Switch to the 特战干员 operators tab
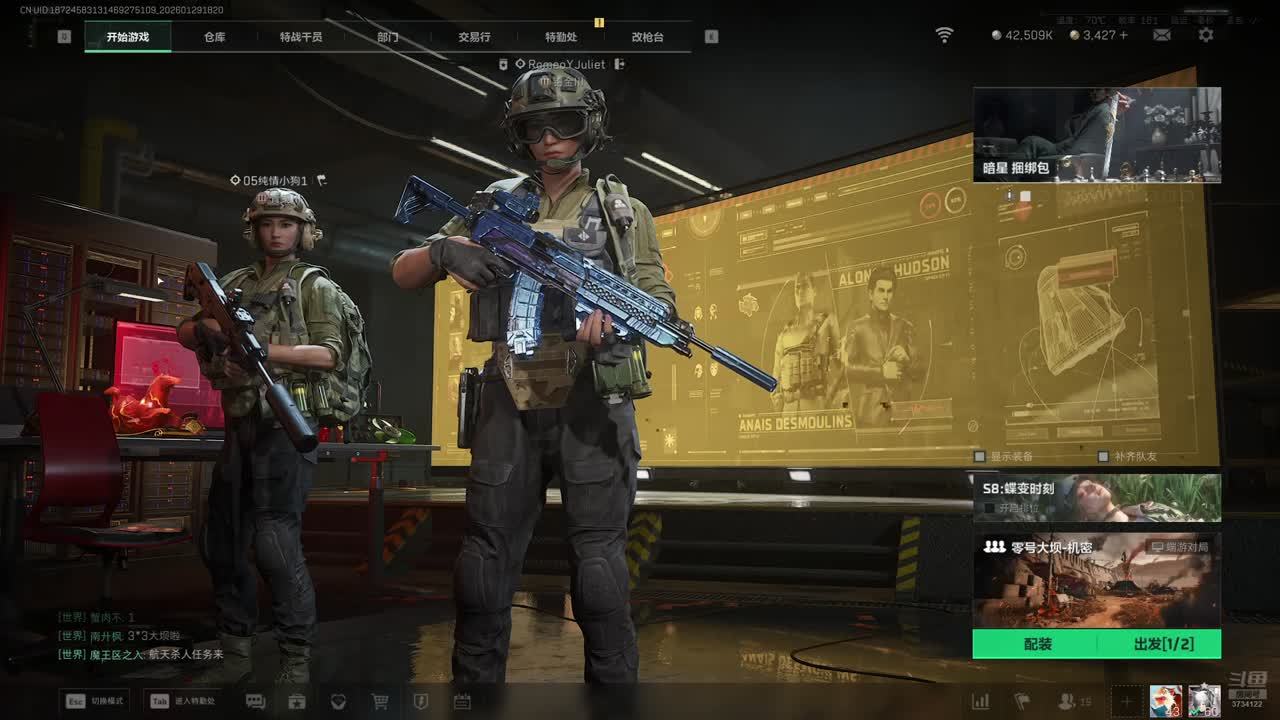Screen dimensions: 1280x720 point(301,37)
